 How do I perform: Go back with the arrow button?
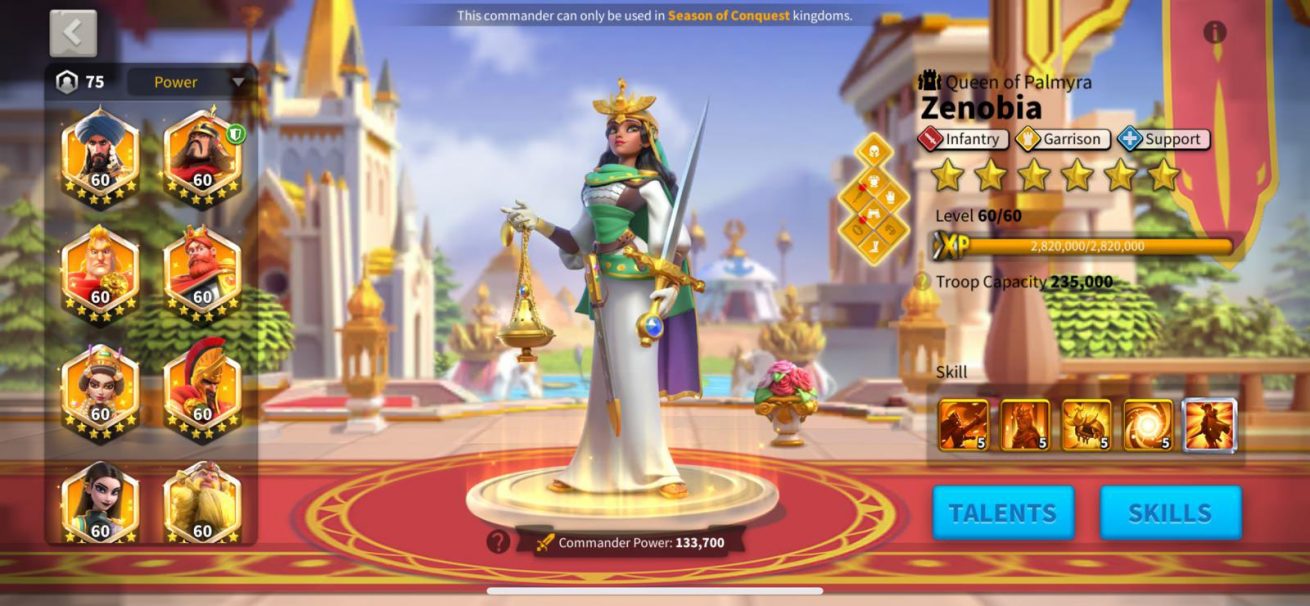pos(73,33)
